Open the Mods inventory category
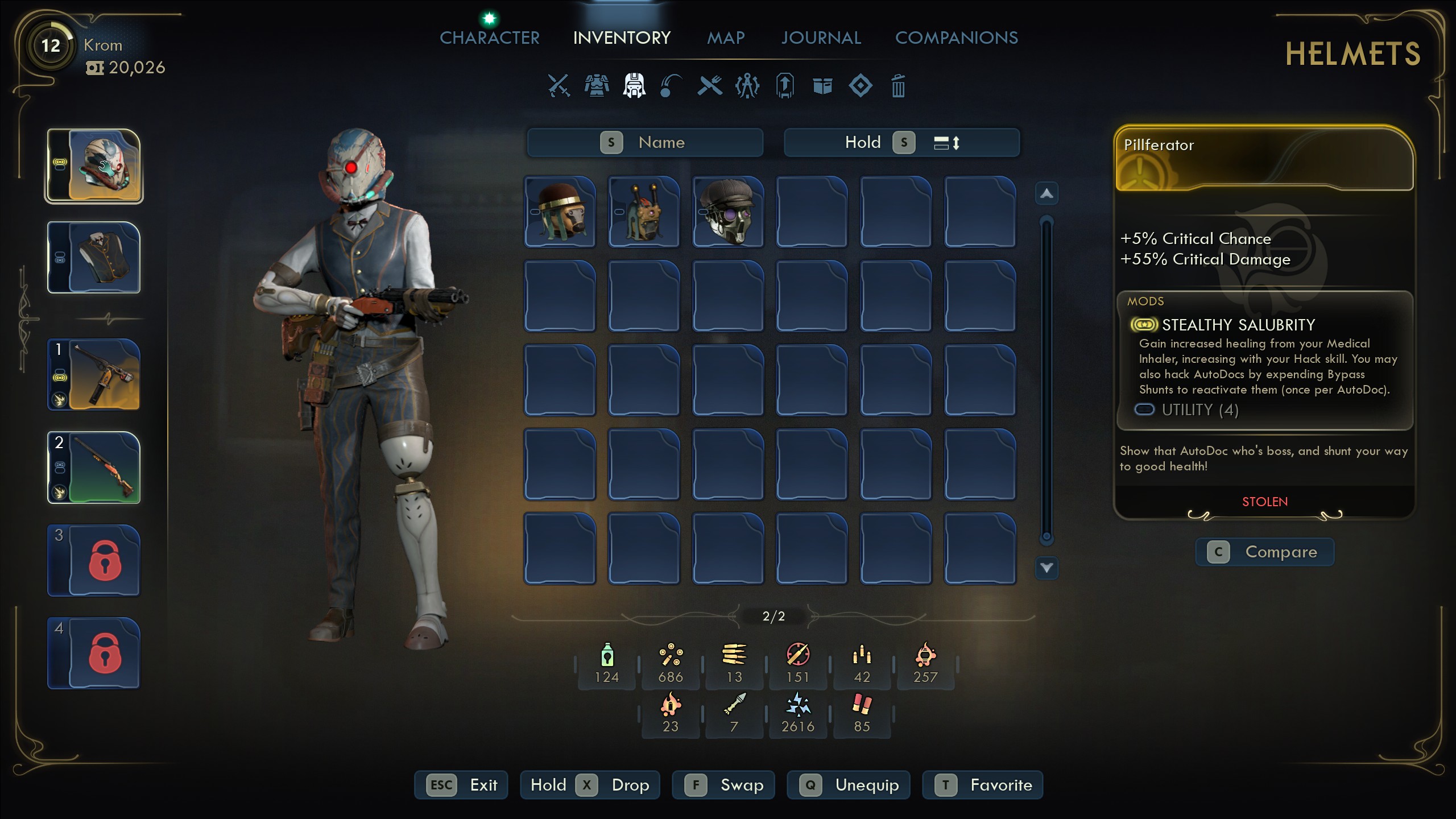 (x=747, y=86)
